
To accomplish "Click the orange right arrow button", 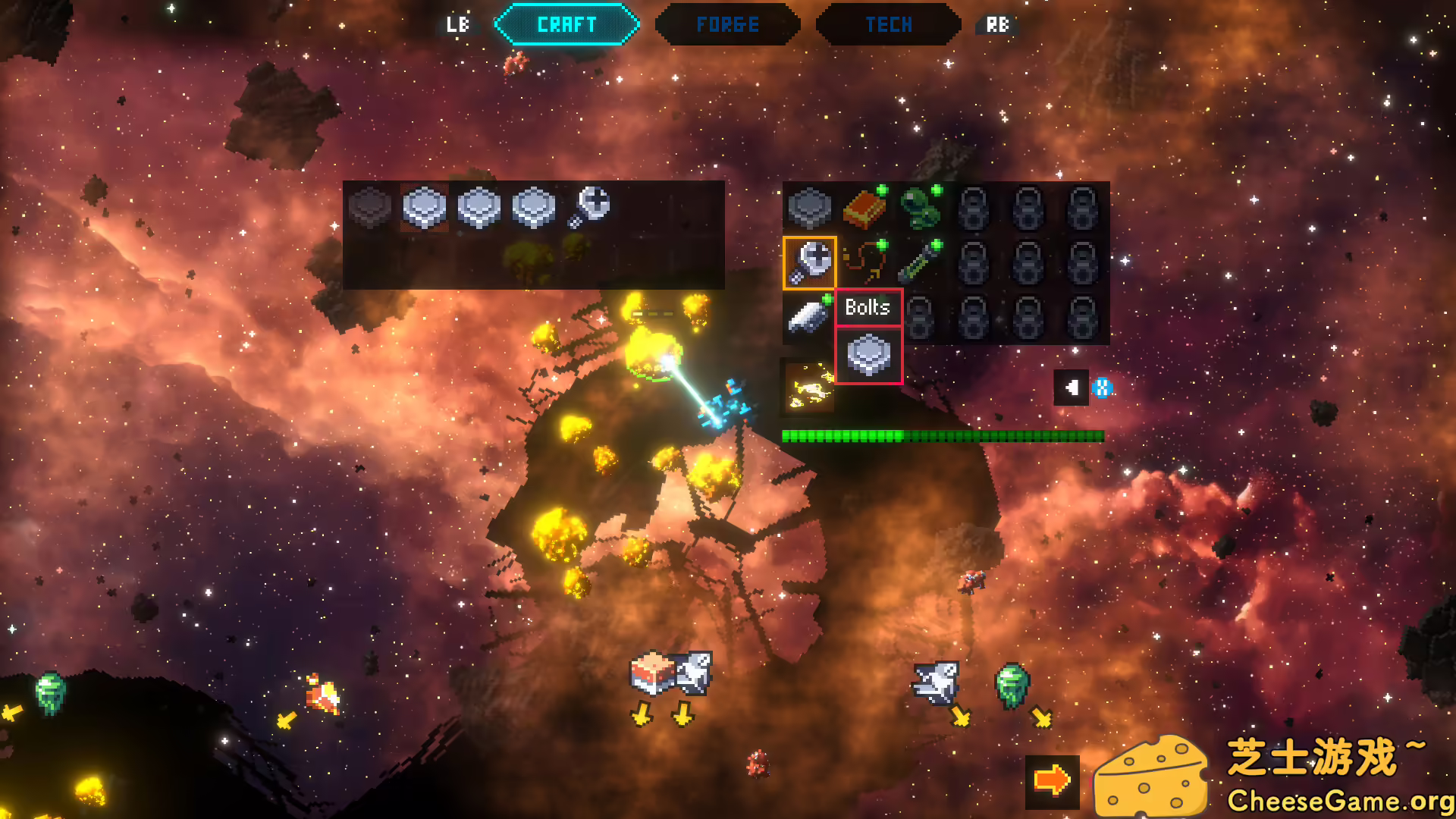I will point(1052,780).
